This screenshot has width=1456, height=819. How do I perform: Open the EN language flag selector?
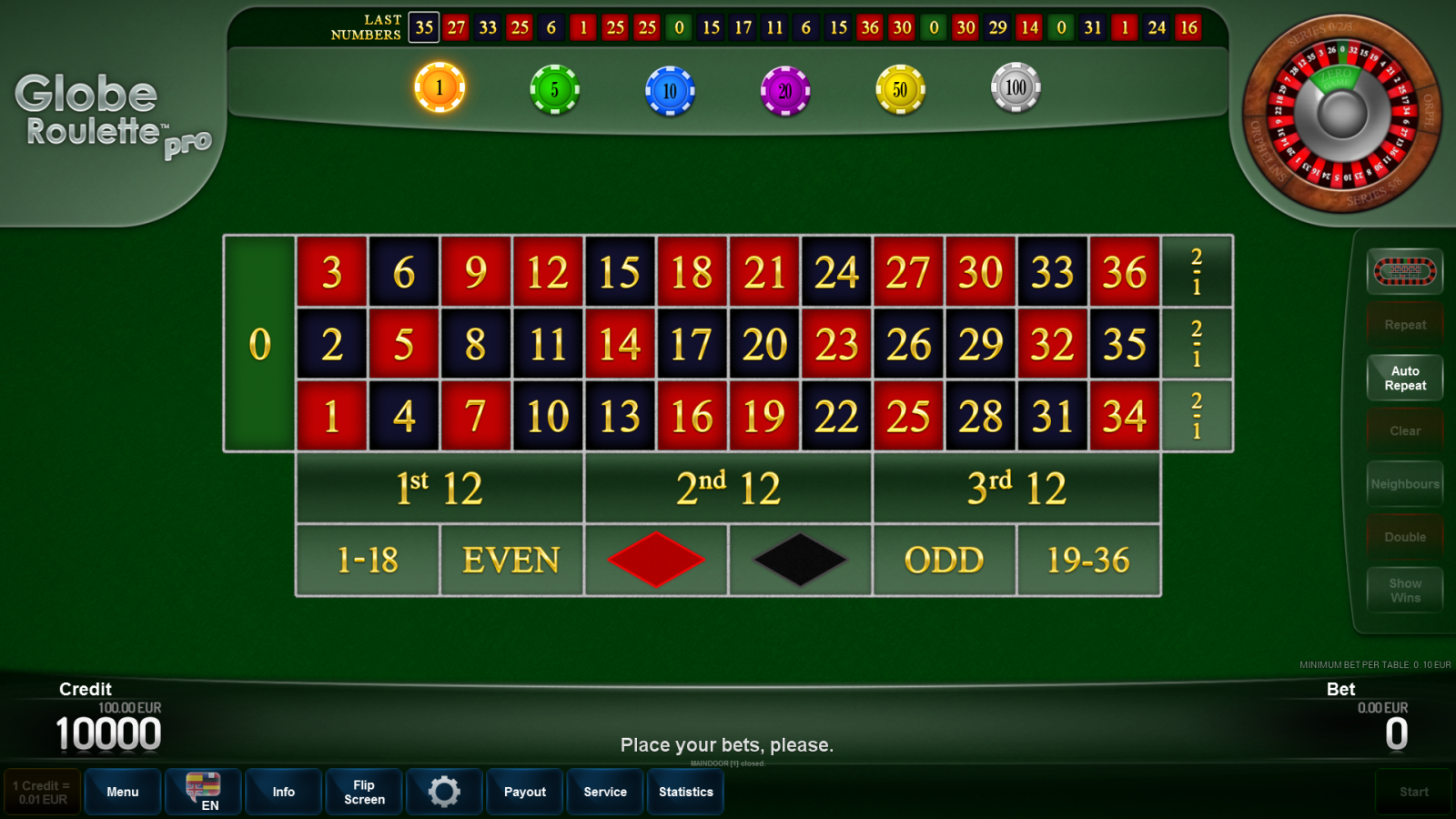coord(202,792)
